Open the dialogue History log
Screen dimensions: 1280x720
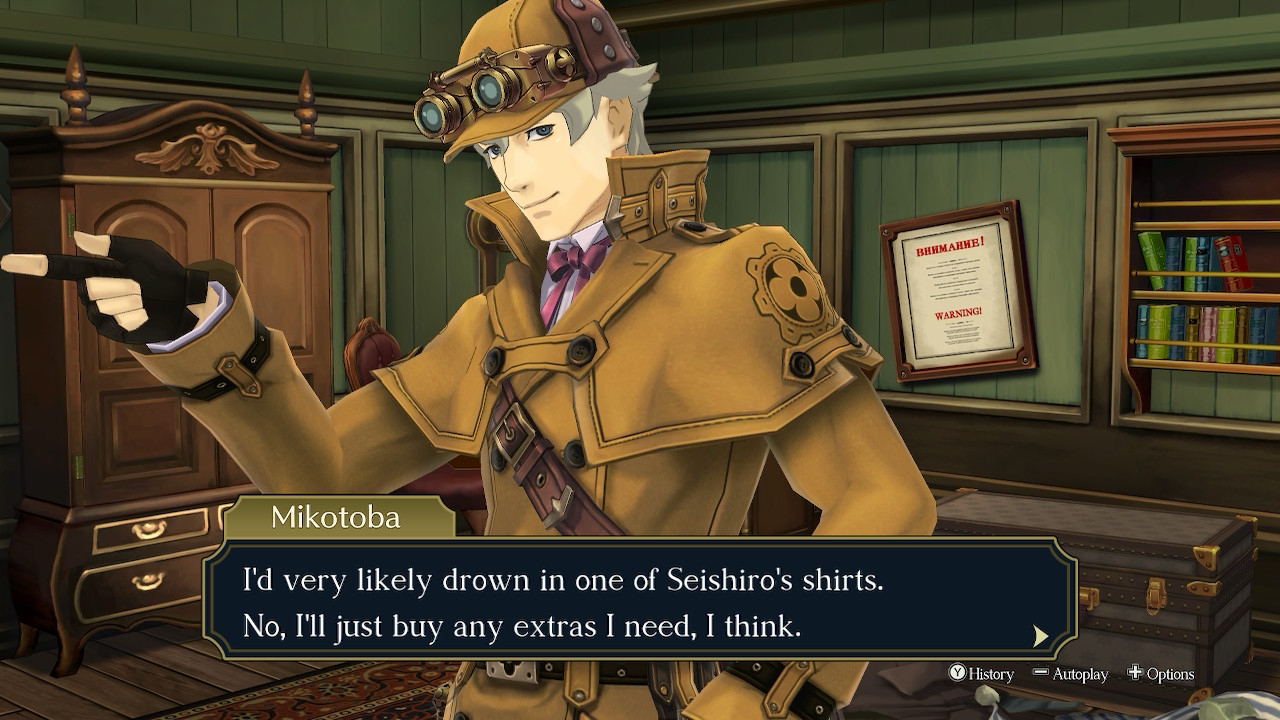point(981,674)
